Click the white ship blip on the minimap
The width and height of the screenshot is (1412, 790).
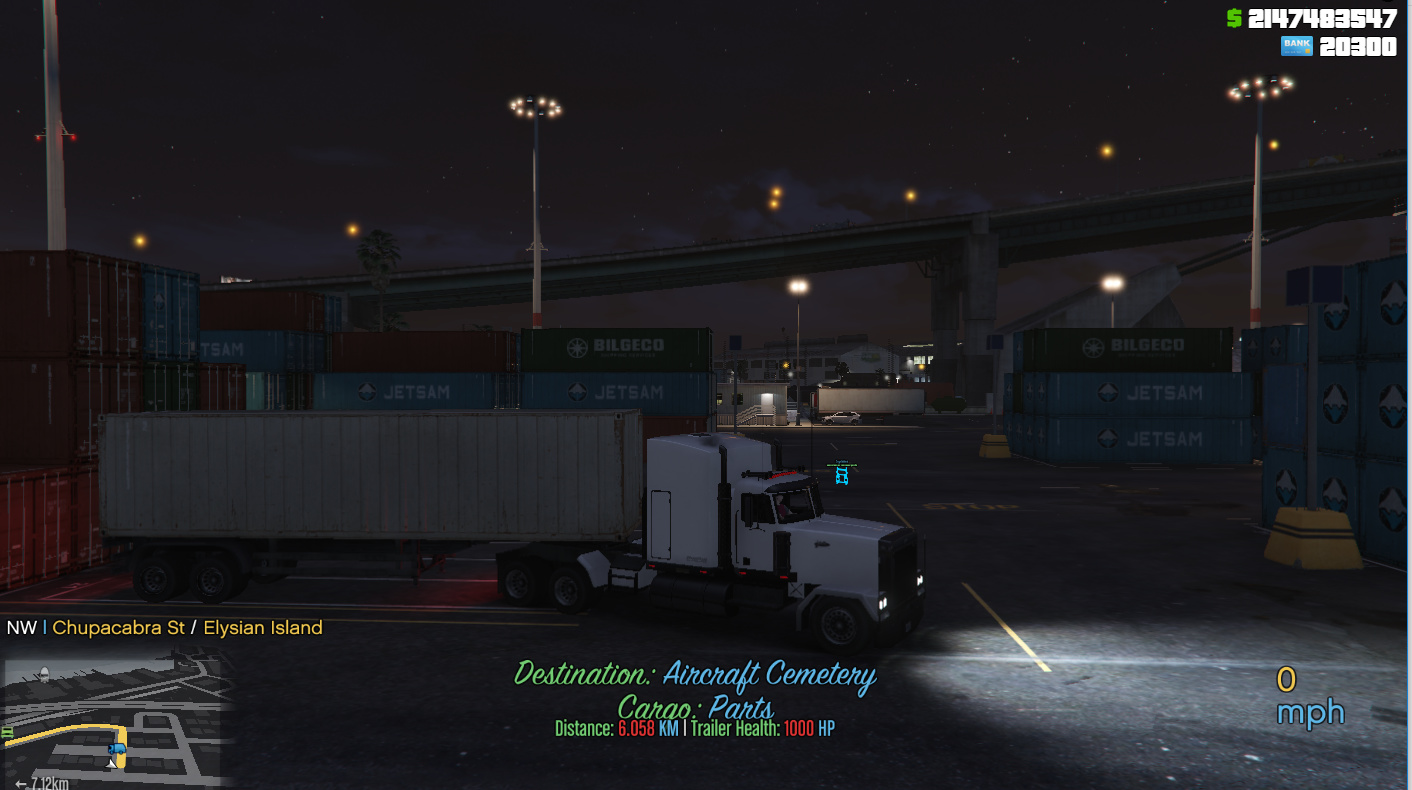click(45, 674)
